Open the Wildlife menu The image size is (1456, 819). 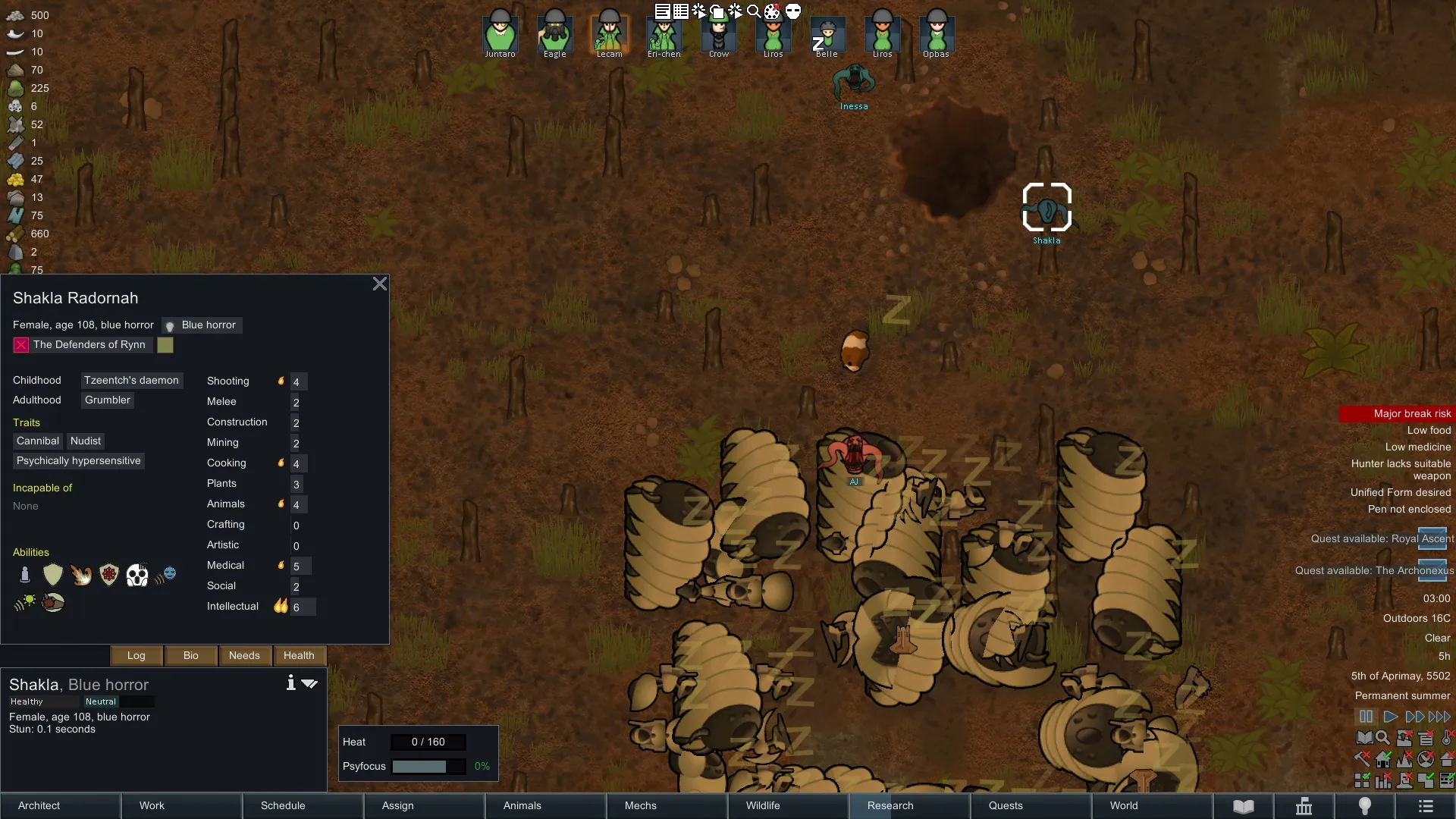789,805
